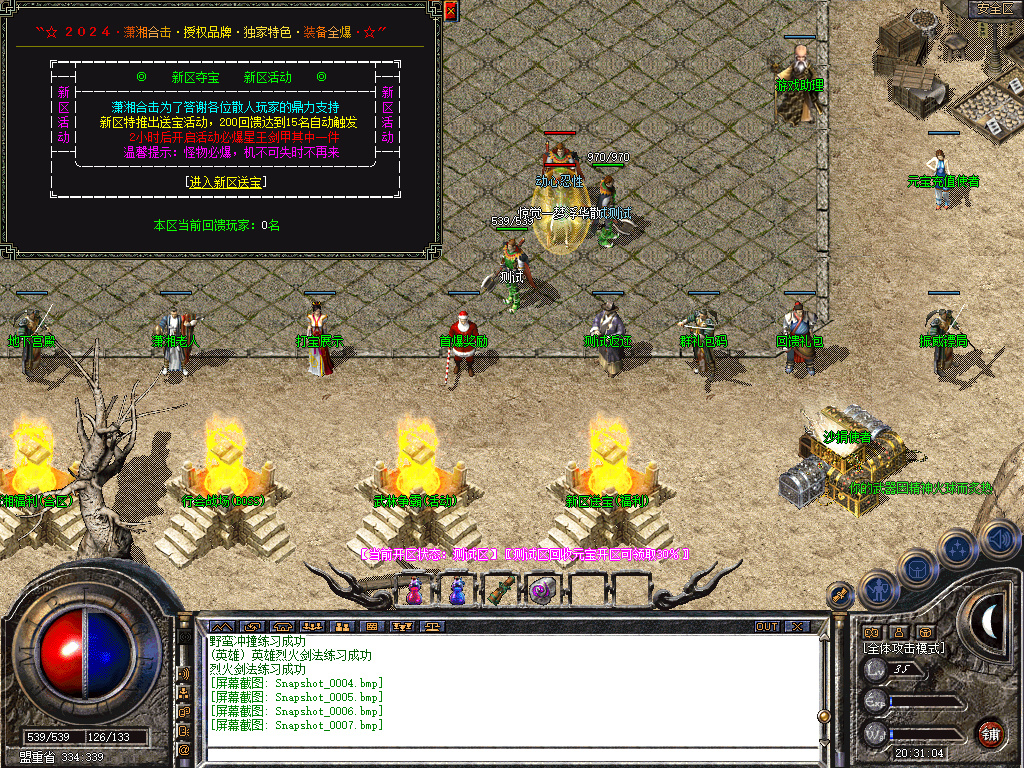Viewport: 1024px width, 768px height.
Task: Use the blue potion in the belt
Action: pos(457,591)
